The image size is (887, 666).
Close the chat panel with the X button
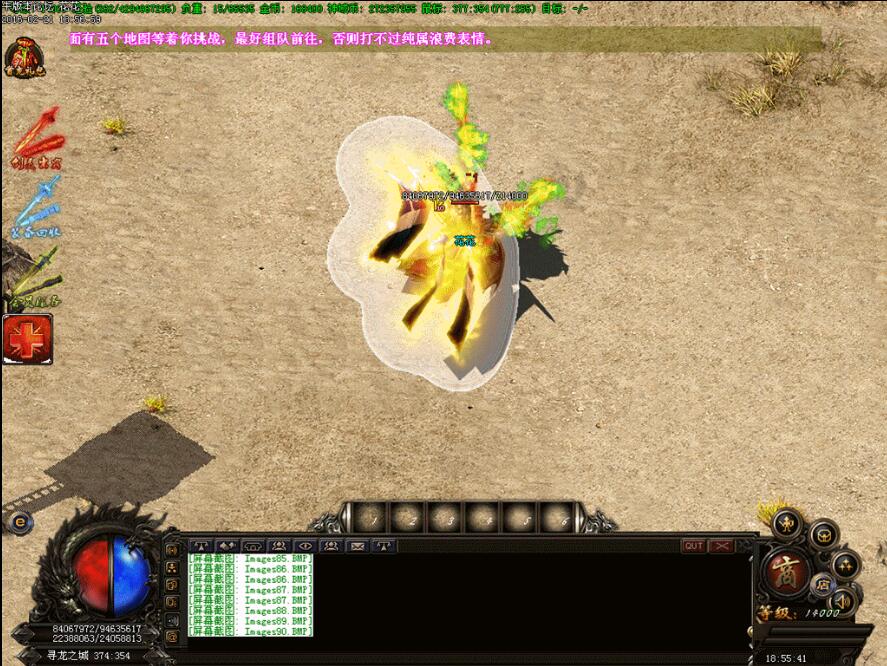(x=720, y=546)
